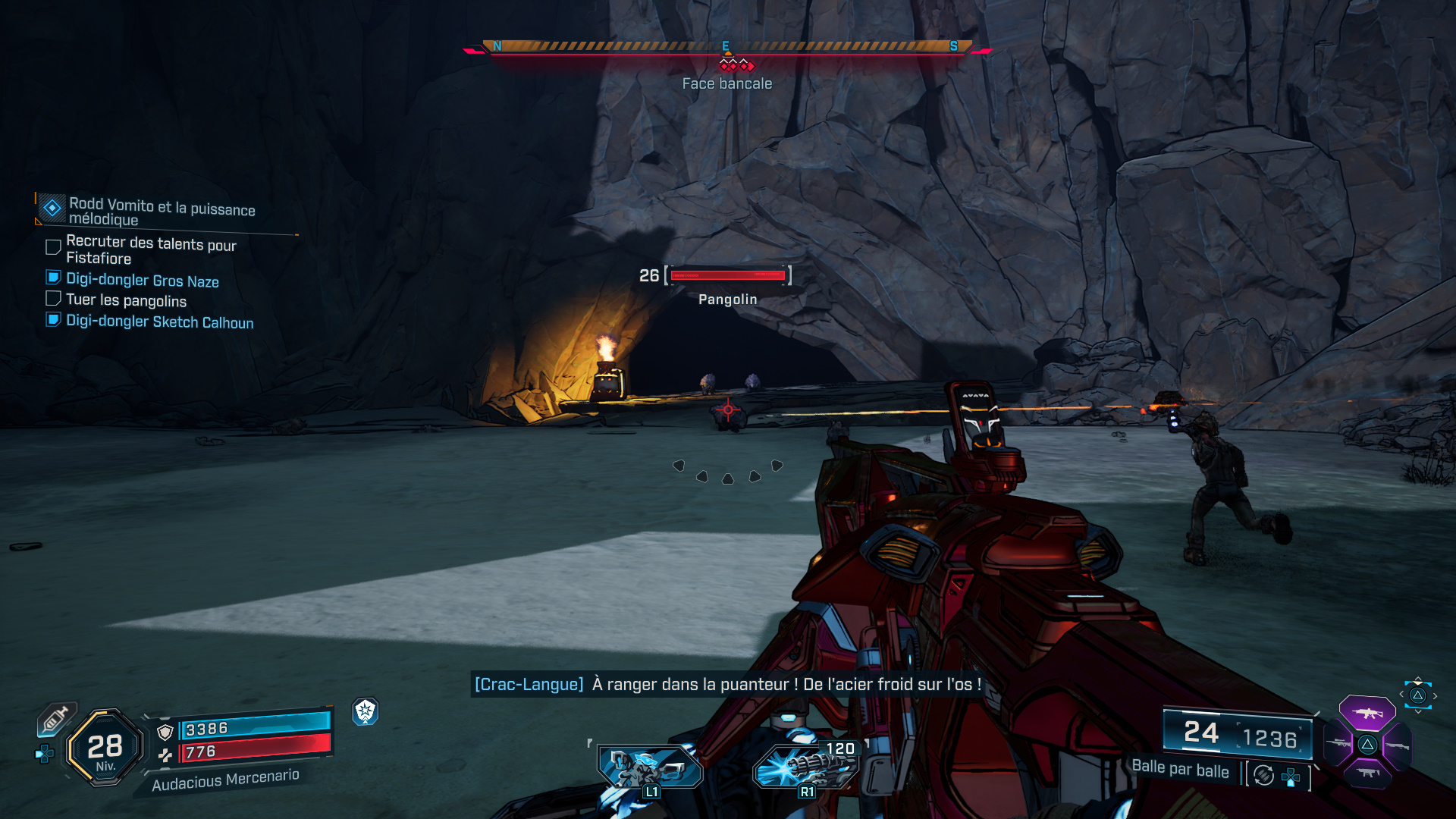Select the 'Tuer les pangolins' objective
This screenshot has height=819, width=1456.
pyautogui.click(x=126, y=300)
